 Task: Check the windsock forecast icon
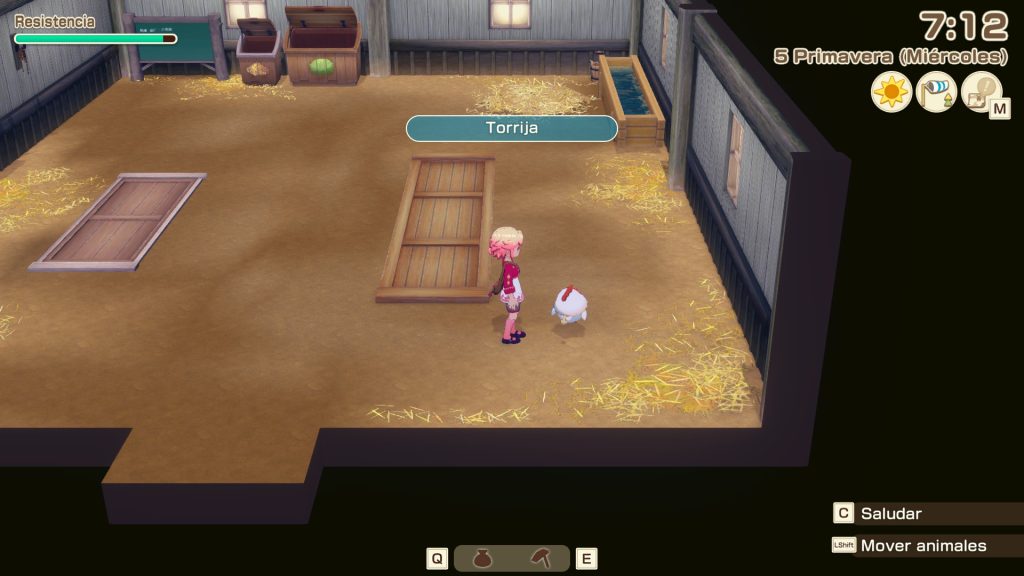pyautogui.click(x=937, y=92)
